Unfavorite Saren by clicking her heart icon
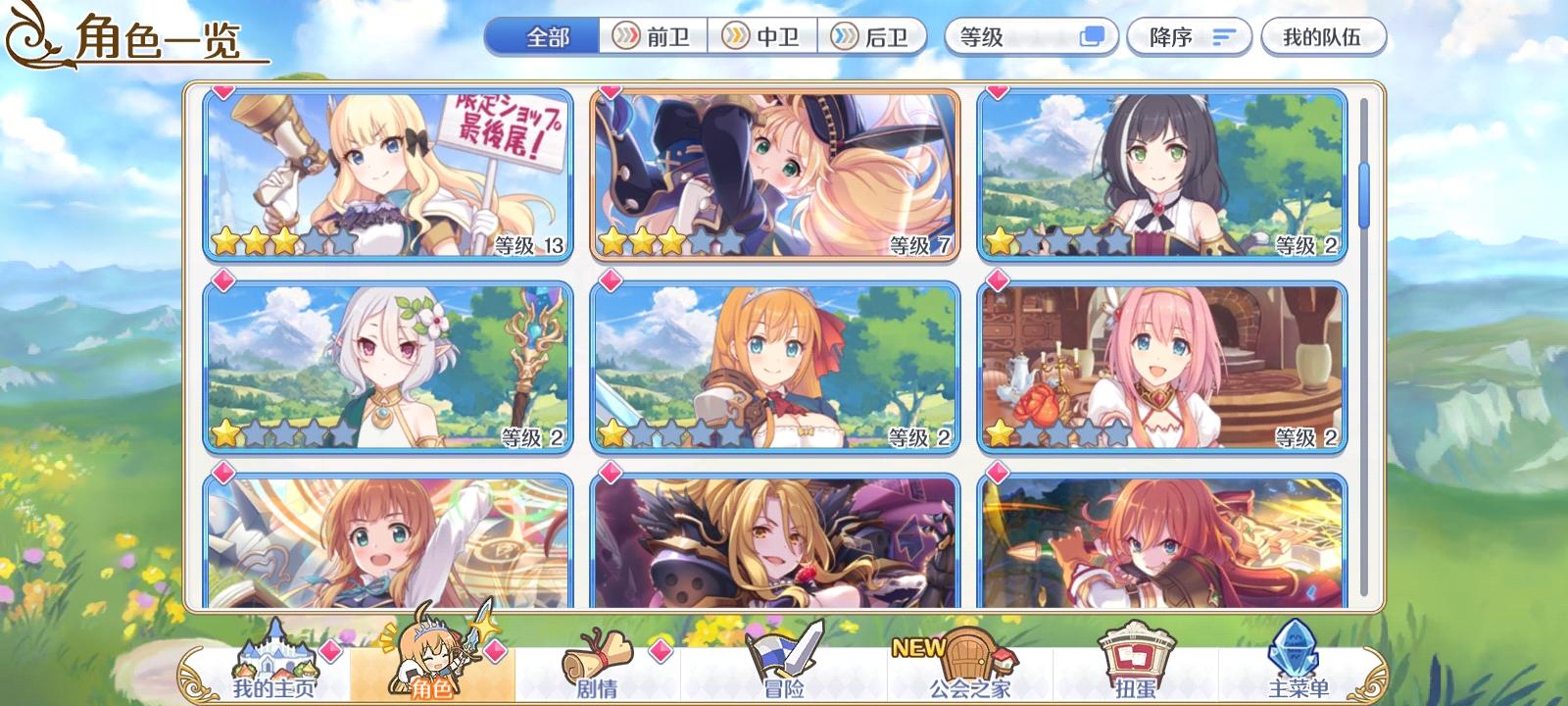The height and width of the screenshot is (706, 1568). [221, 93]
